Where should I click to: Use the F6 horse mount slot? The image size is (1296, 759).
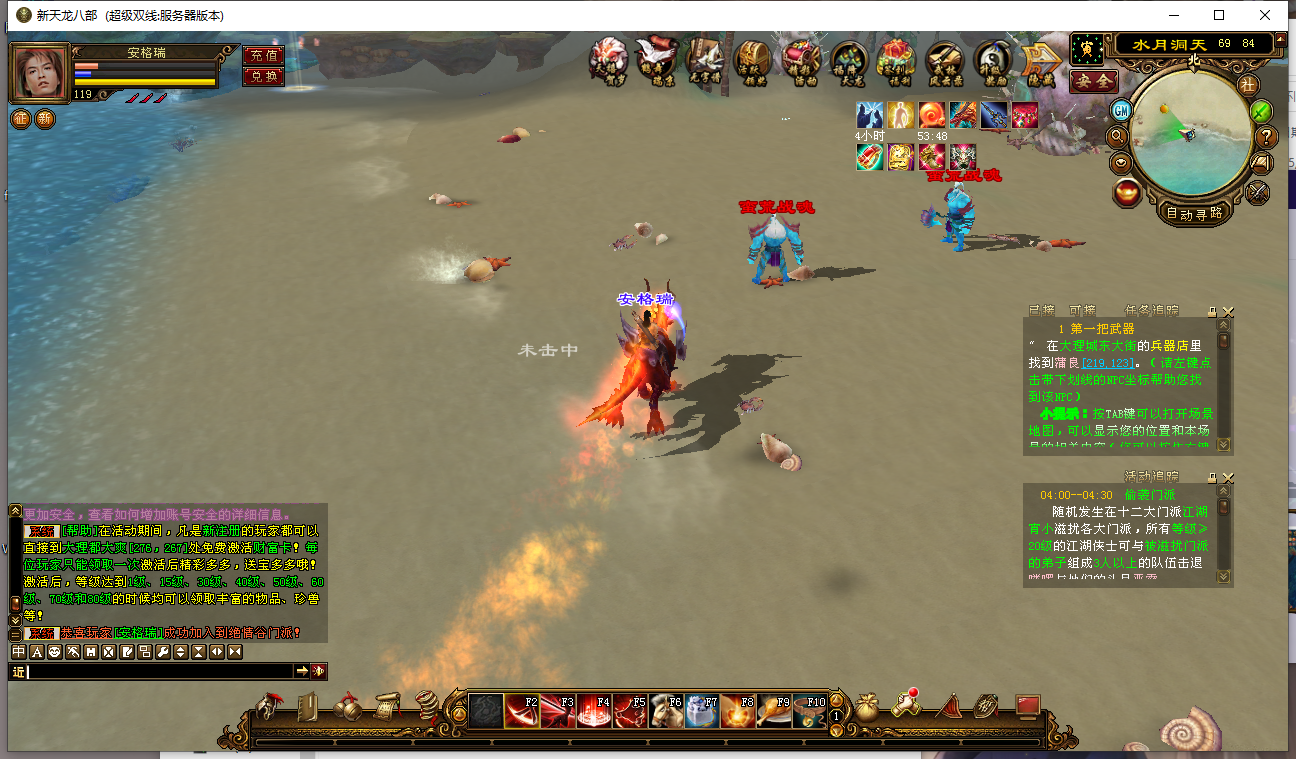(666, 711)
